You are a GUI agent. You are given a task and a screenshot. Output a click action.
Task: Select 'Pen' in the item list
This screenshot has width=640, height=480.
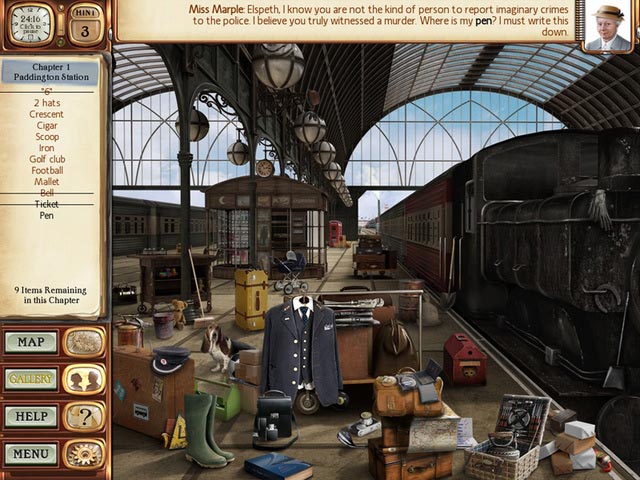[x=47, y=215]
